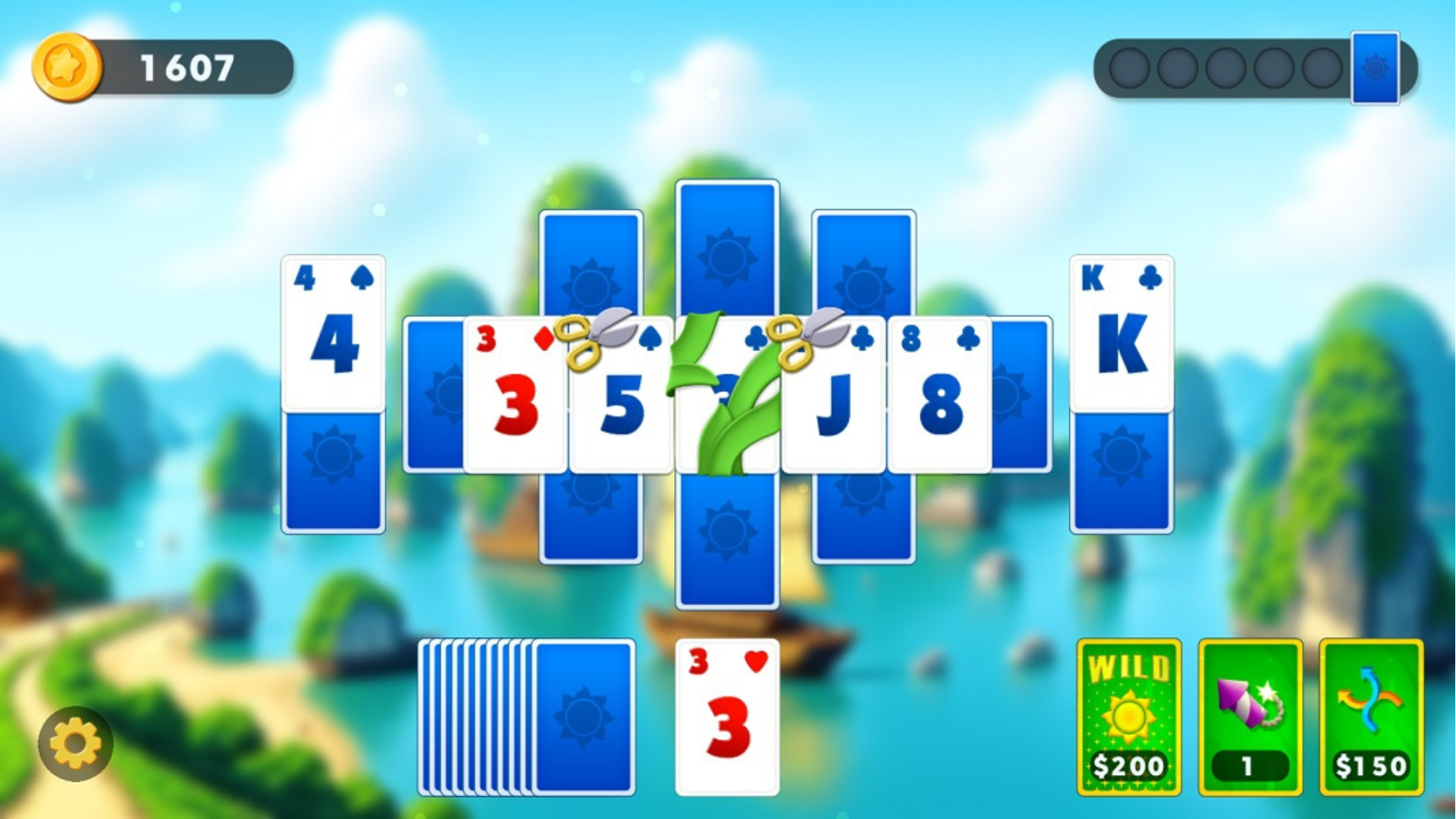Open the settings gear
The width and height of the screenshot is (1456, 819).
(x=76, y=743)
